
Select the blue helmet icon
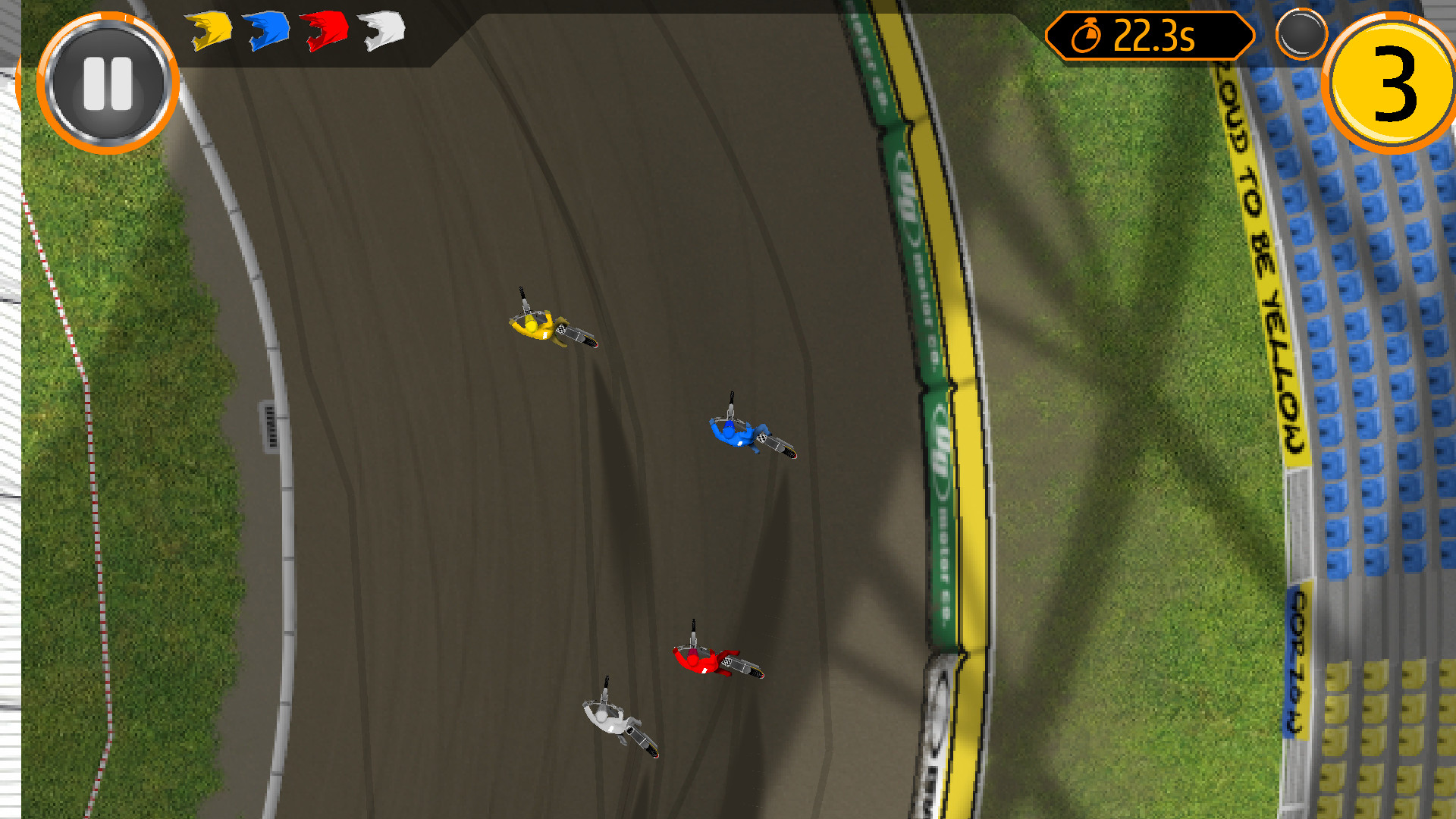pos(267,32)
